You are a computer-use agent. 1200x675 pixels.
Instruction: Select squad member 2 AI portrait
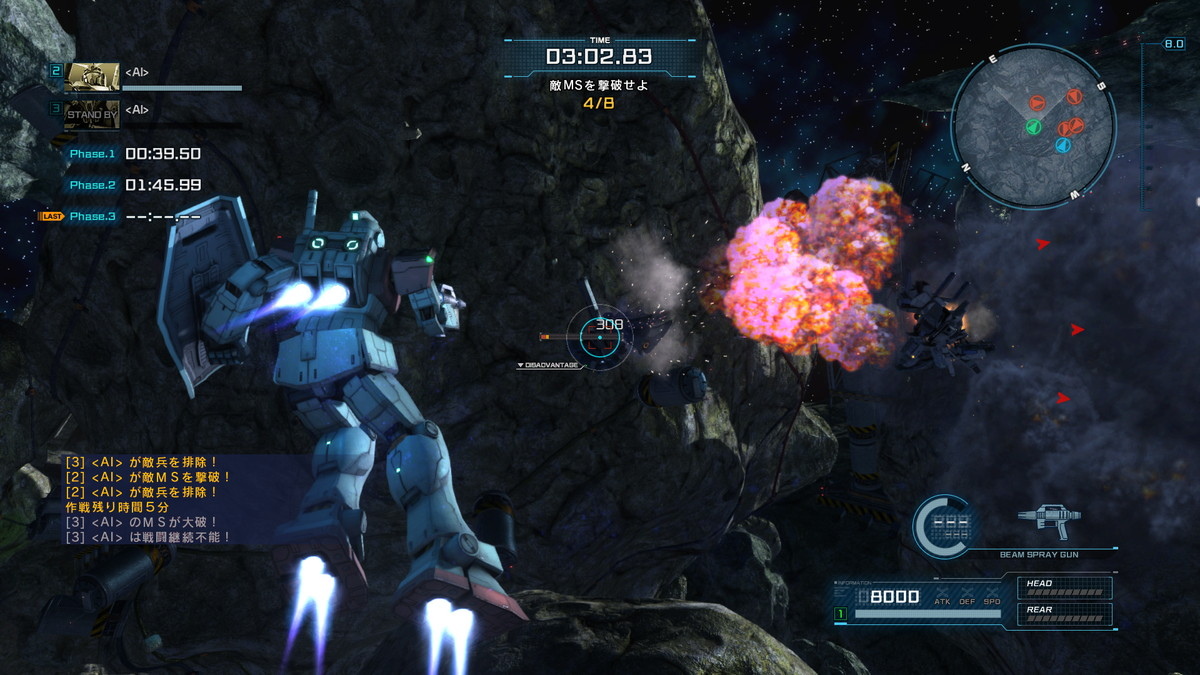tap(92, 77)
